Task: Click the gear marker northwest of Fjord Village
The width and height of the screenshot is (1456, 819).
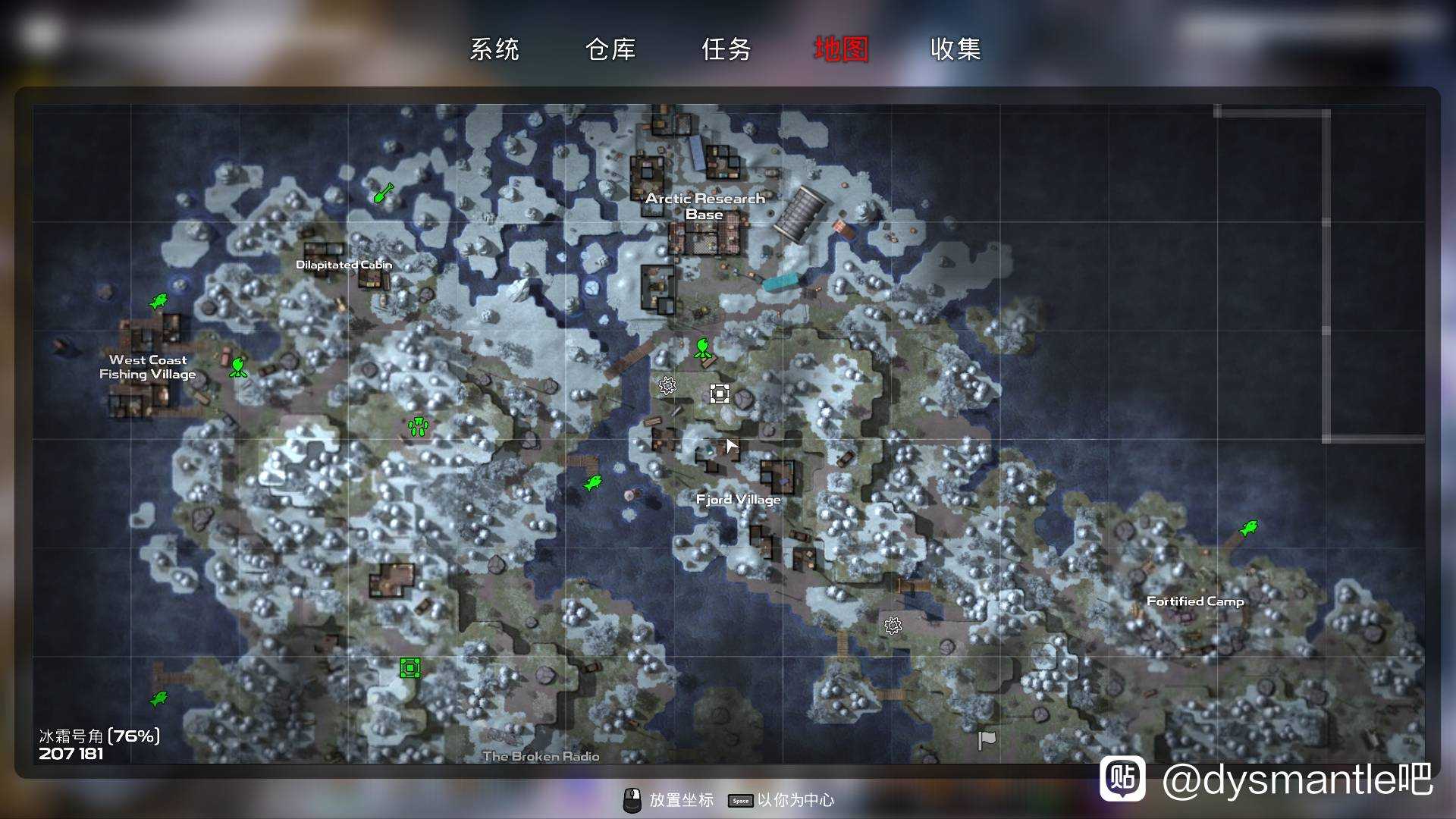Action: tap(666, 385)
